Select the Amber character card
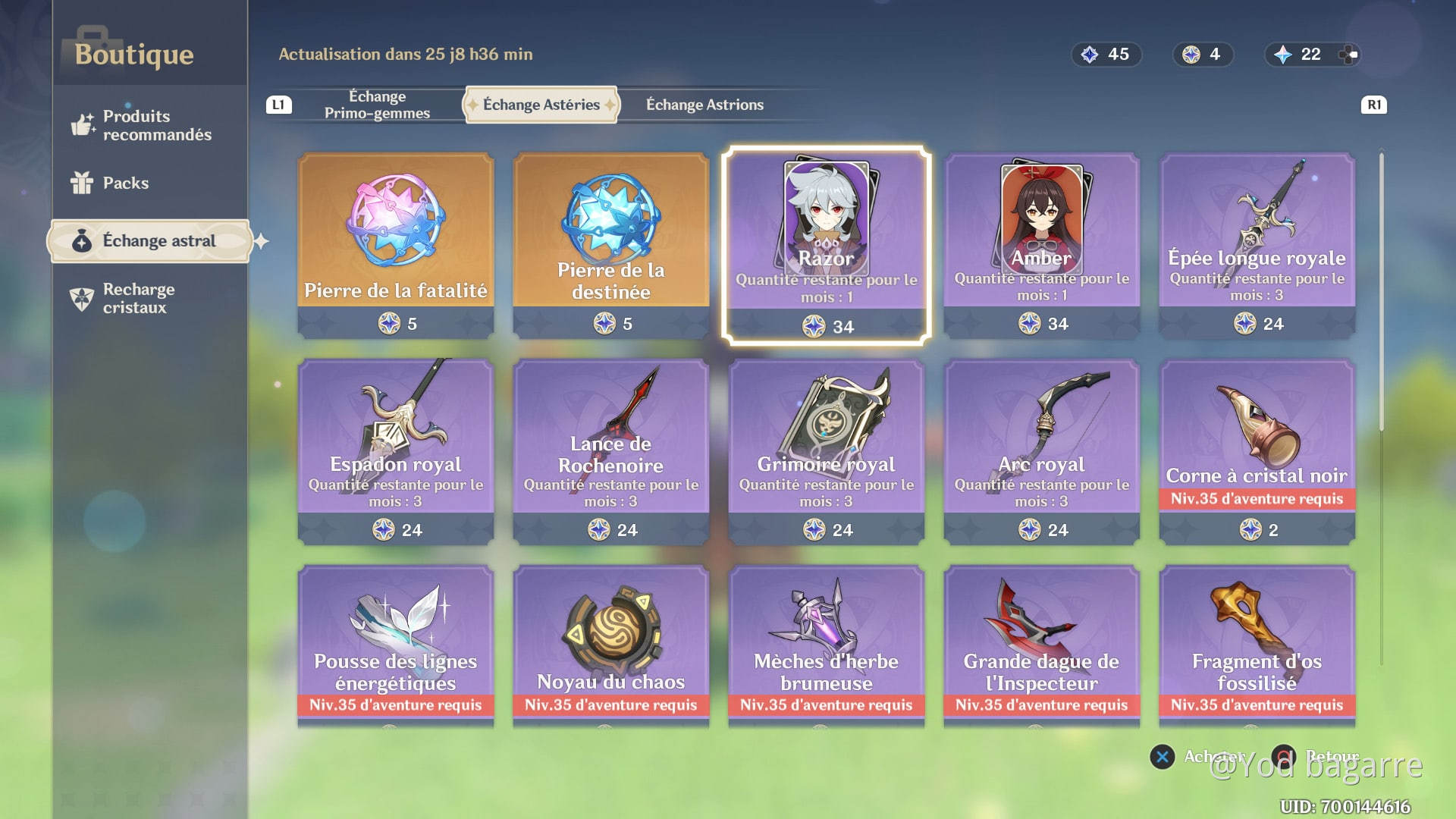This screenshot has width=1456, height=819. pyautogui.click(x=1041, y=243)
